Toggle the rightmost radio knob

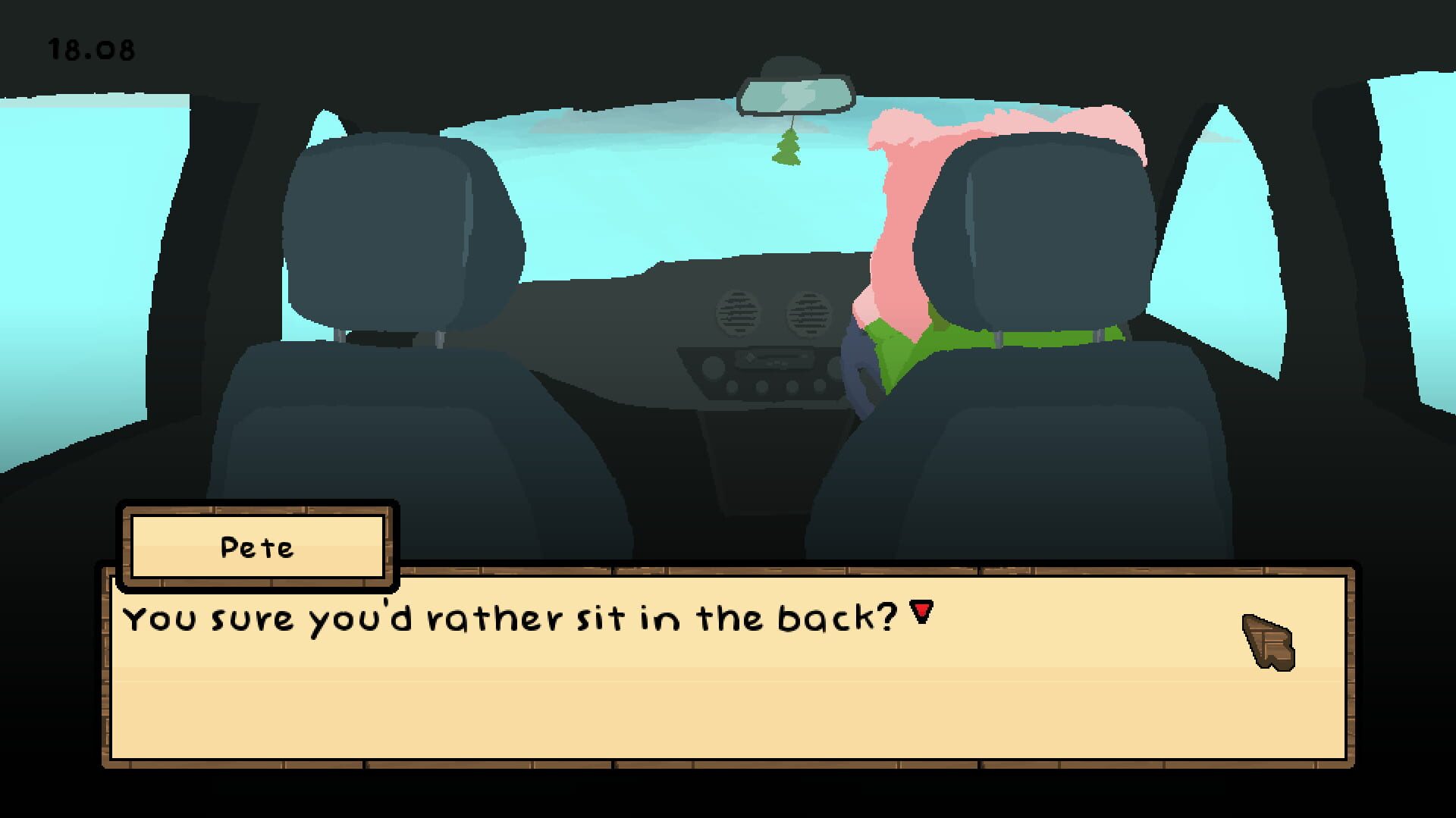tap(833, 367)
